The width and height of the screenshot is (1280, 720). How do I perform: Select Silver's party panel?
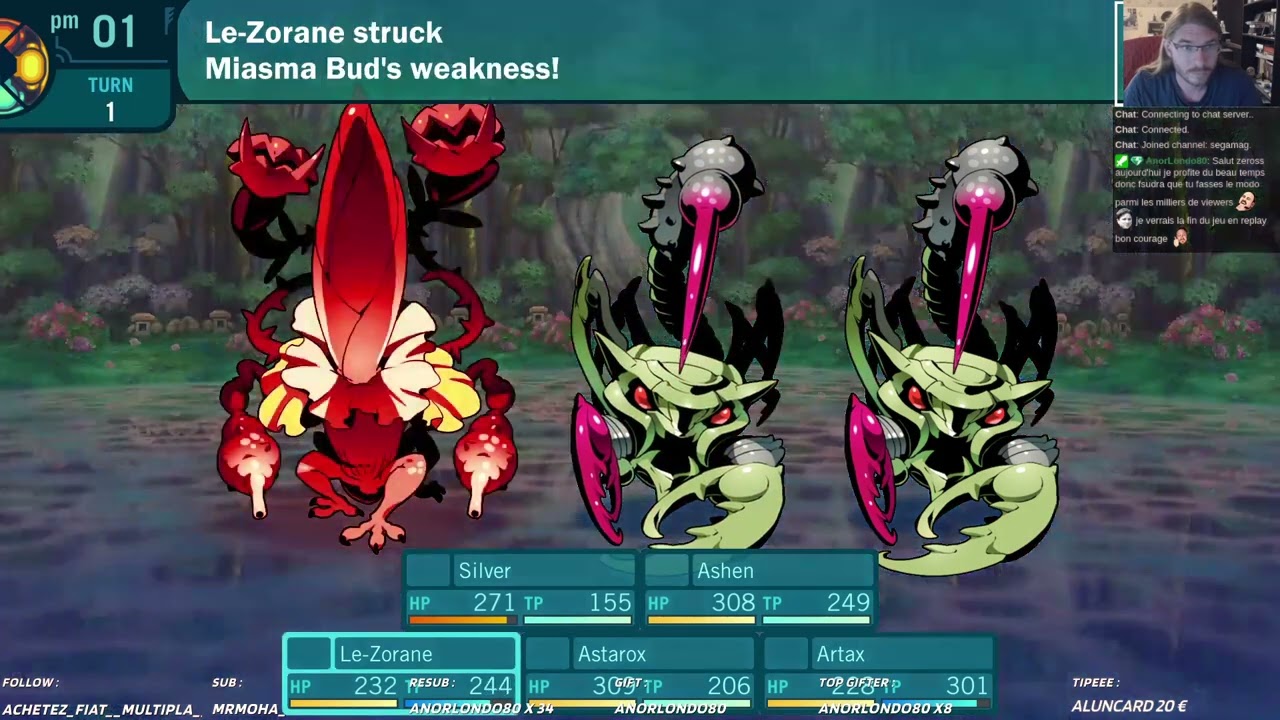(x=520, y=588)
